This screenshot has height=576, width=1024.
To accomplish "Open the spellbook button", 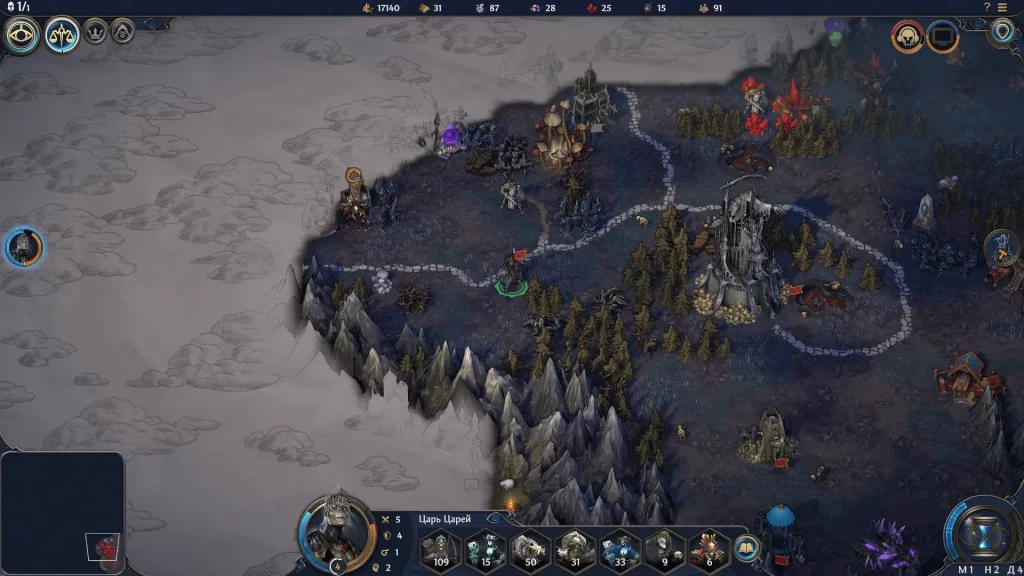I will tap(745, 549).
